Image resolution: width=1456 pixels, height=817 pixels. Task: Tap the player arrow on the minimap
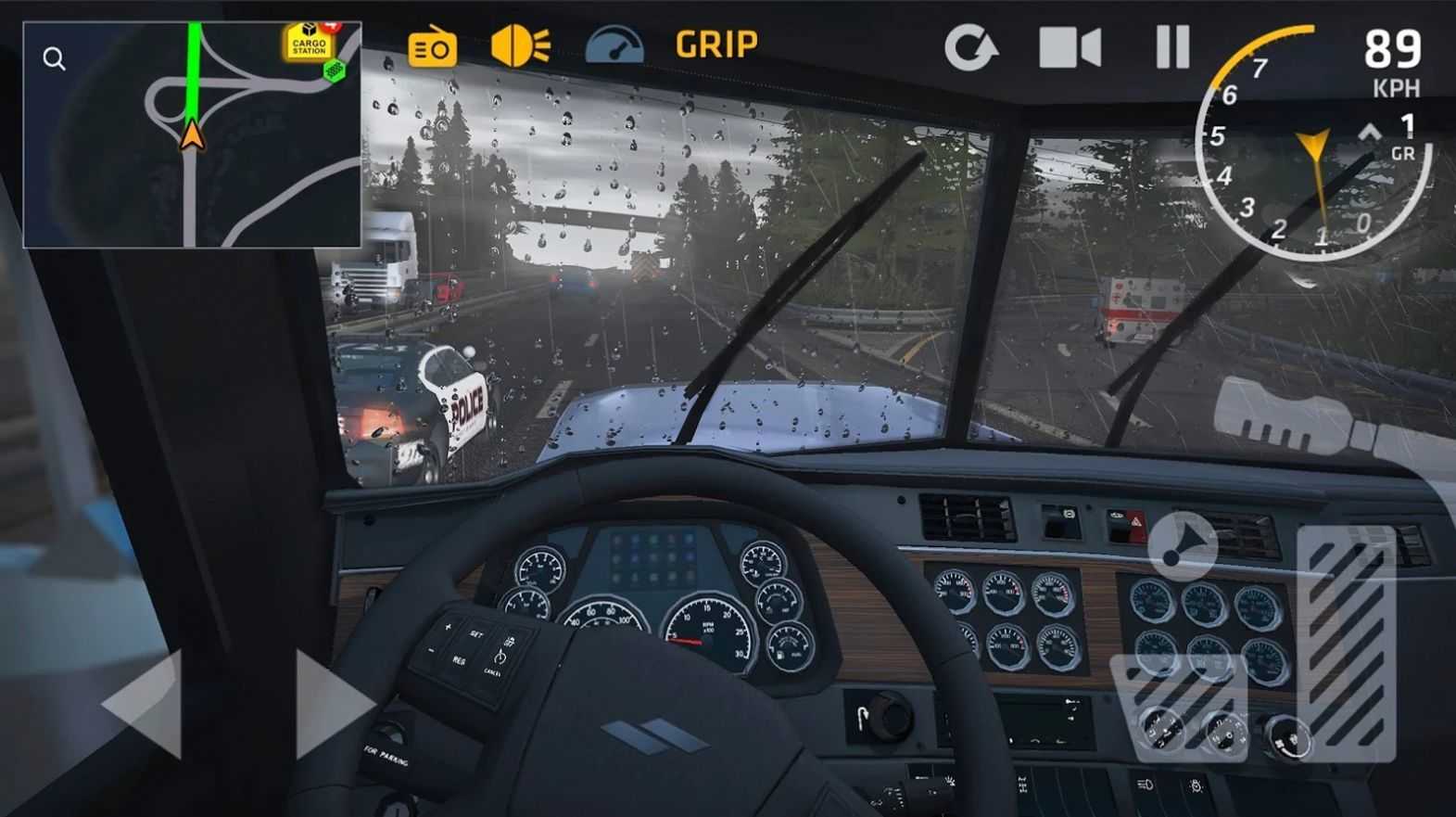click(x=191, y=136)
